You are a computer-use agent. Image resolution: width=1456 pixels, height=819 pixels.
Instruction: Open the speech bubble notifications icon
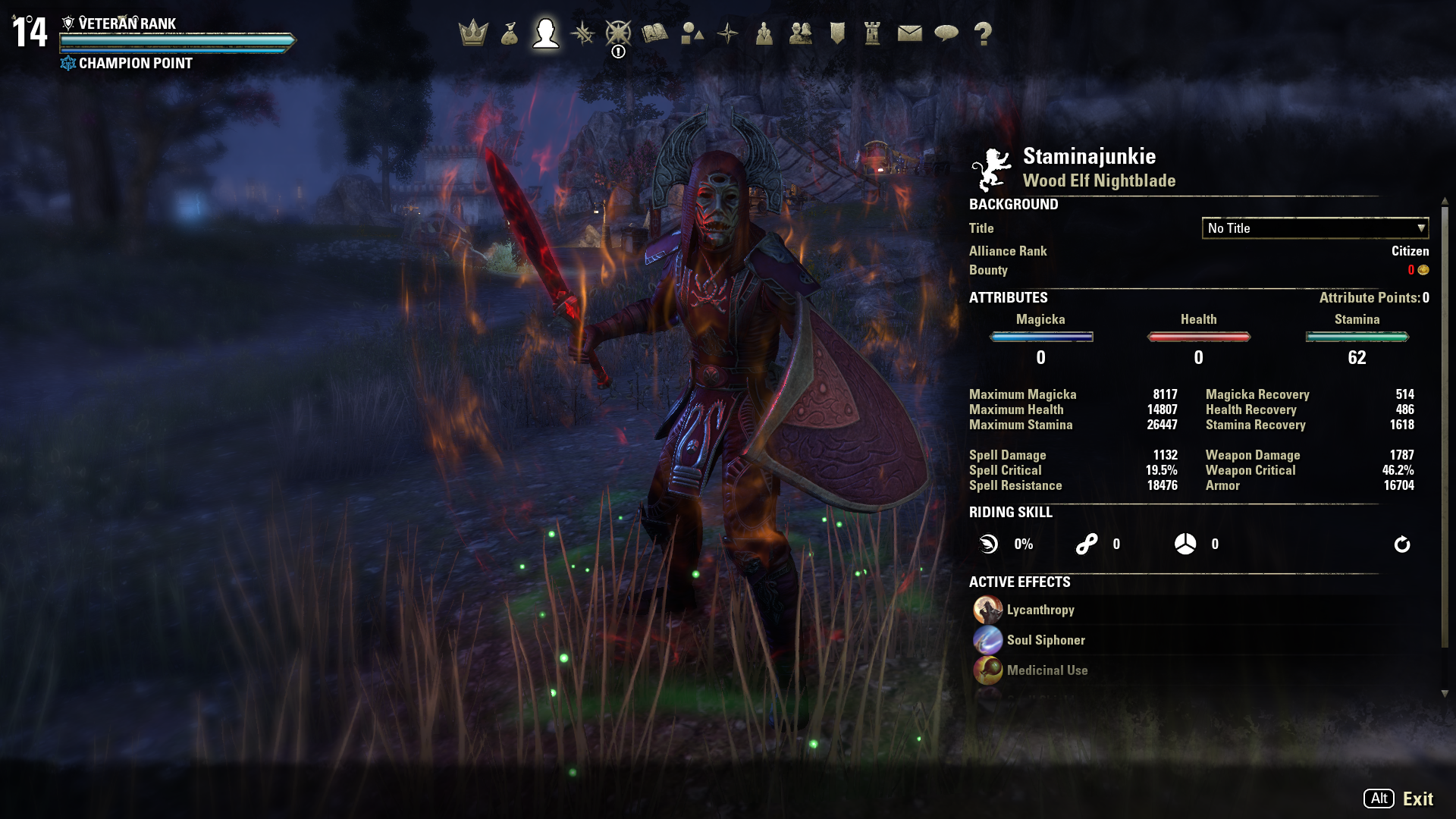946,33
